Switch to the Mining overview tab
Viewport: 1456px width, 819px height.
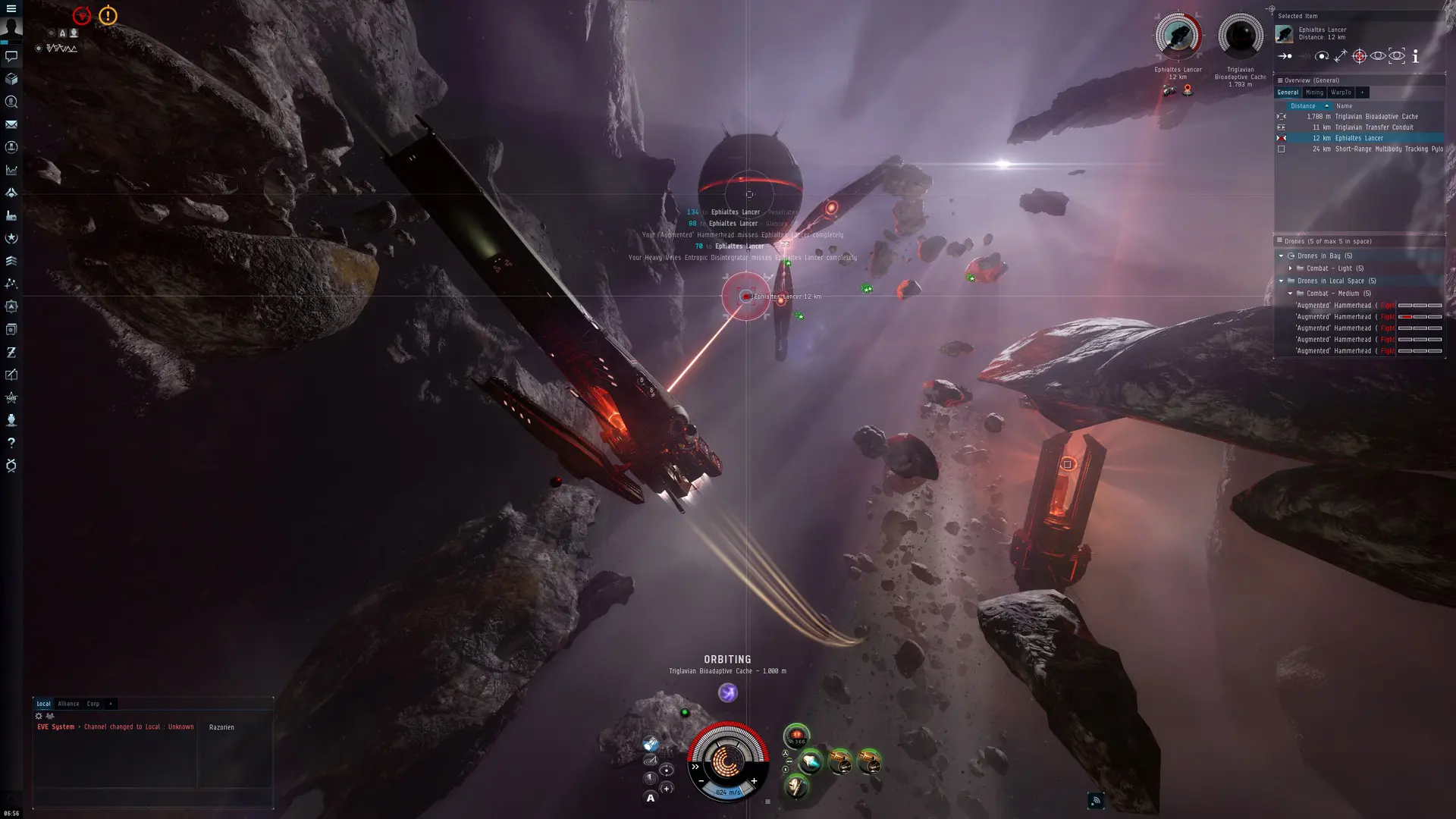click(1315, 93)
